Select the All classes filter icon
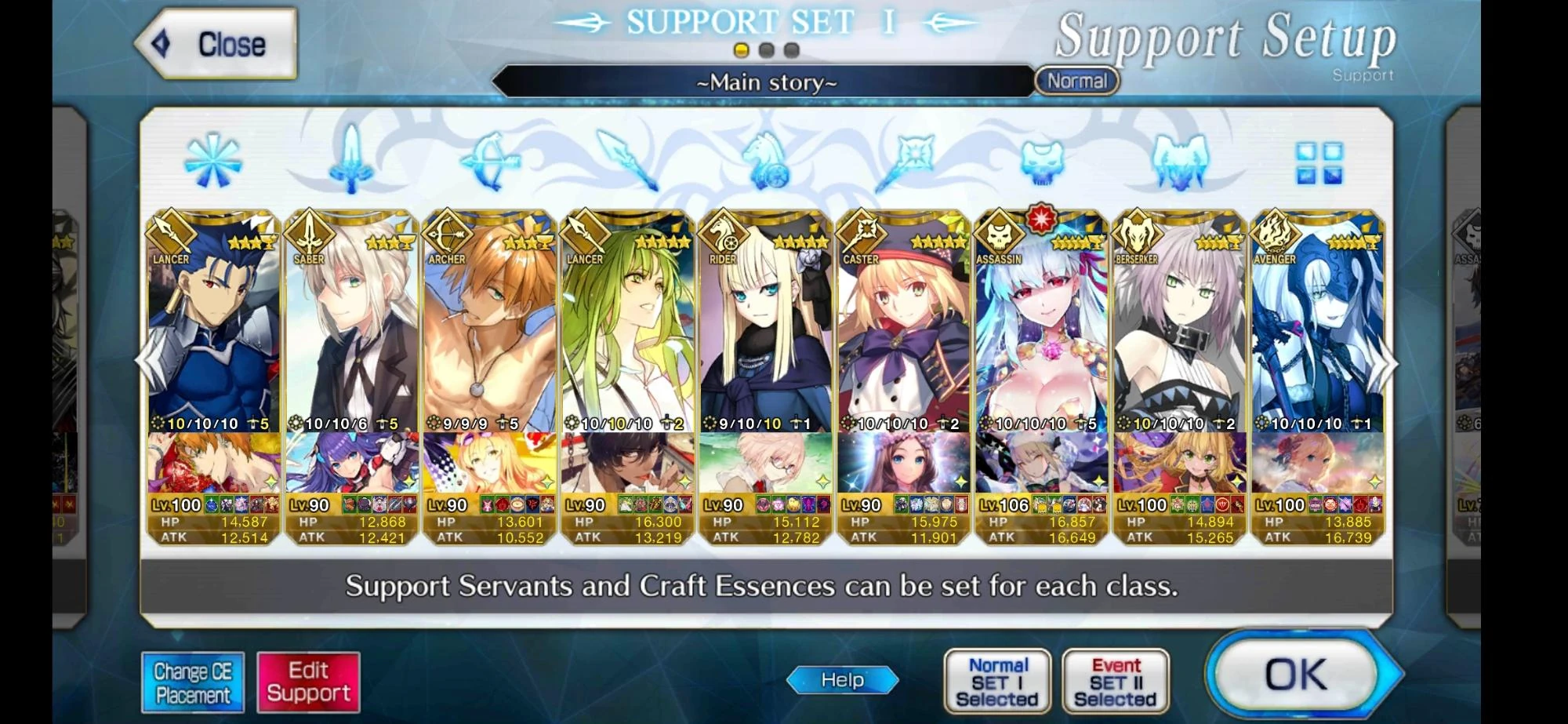1568x724 pixels. coord(212,161)
